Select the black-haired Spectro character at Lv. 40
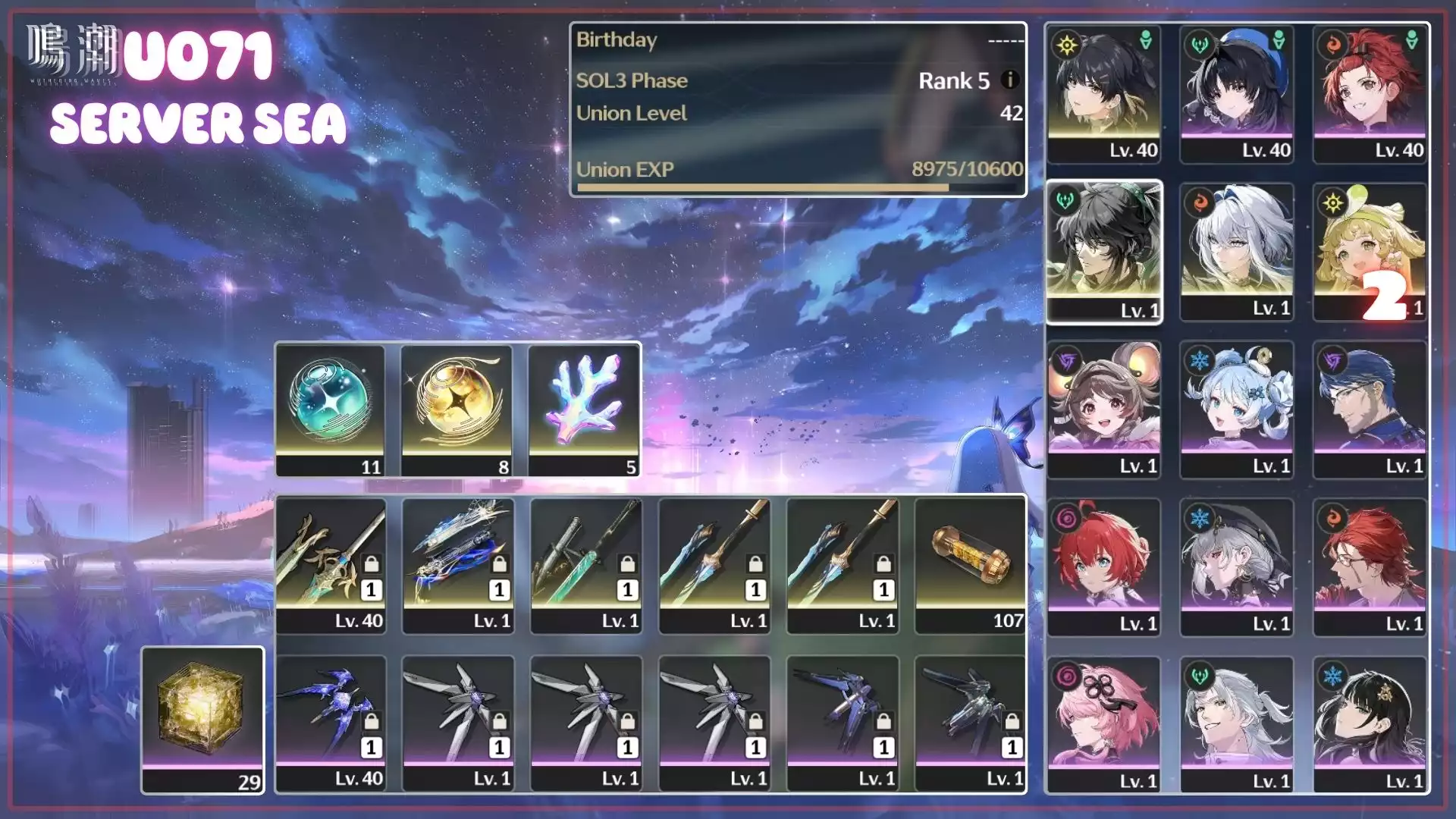The image size is (1456, 819). tap(1103, 94)
